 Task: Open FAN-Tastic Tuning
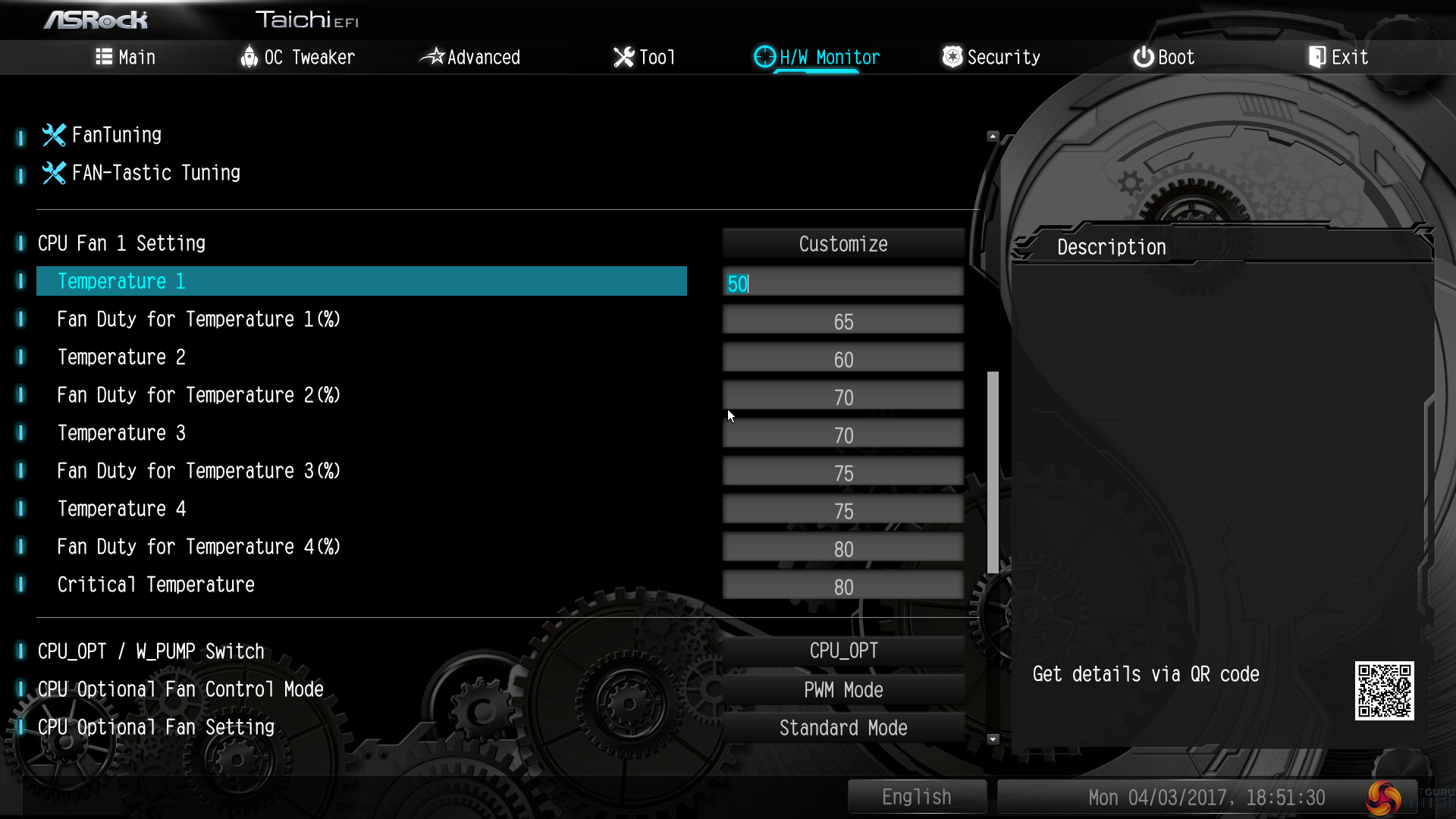[155, 173]
